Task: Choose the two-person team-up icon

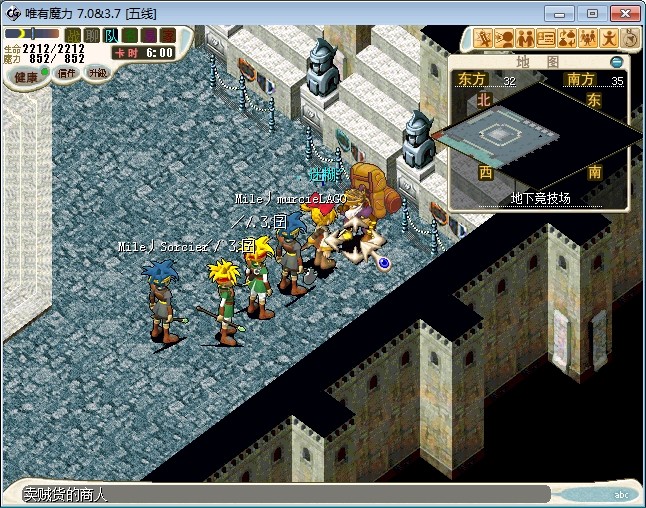Action: tap(525, 39)
